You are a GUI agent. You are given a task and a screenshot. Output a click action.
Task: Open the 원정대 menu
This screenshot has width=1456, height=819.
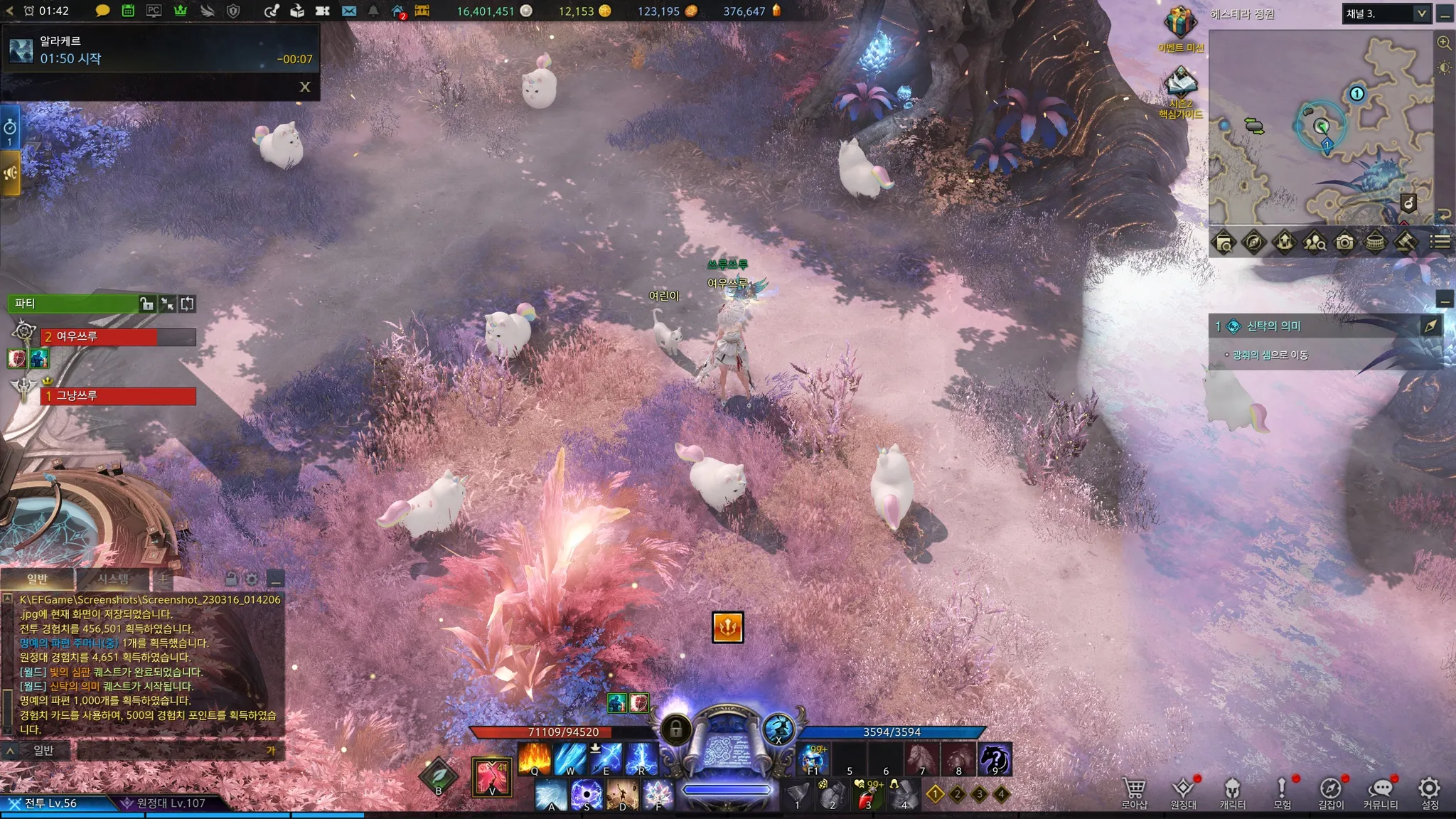click(1183, 792)
